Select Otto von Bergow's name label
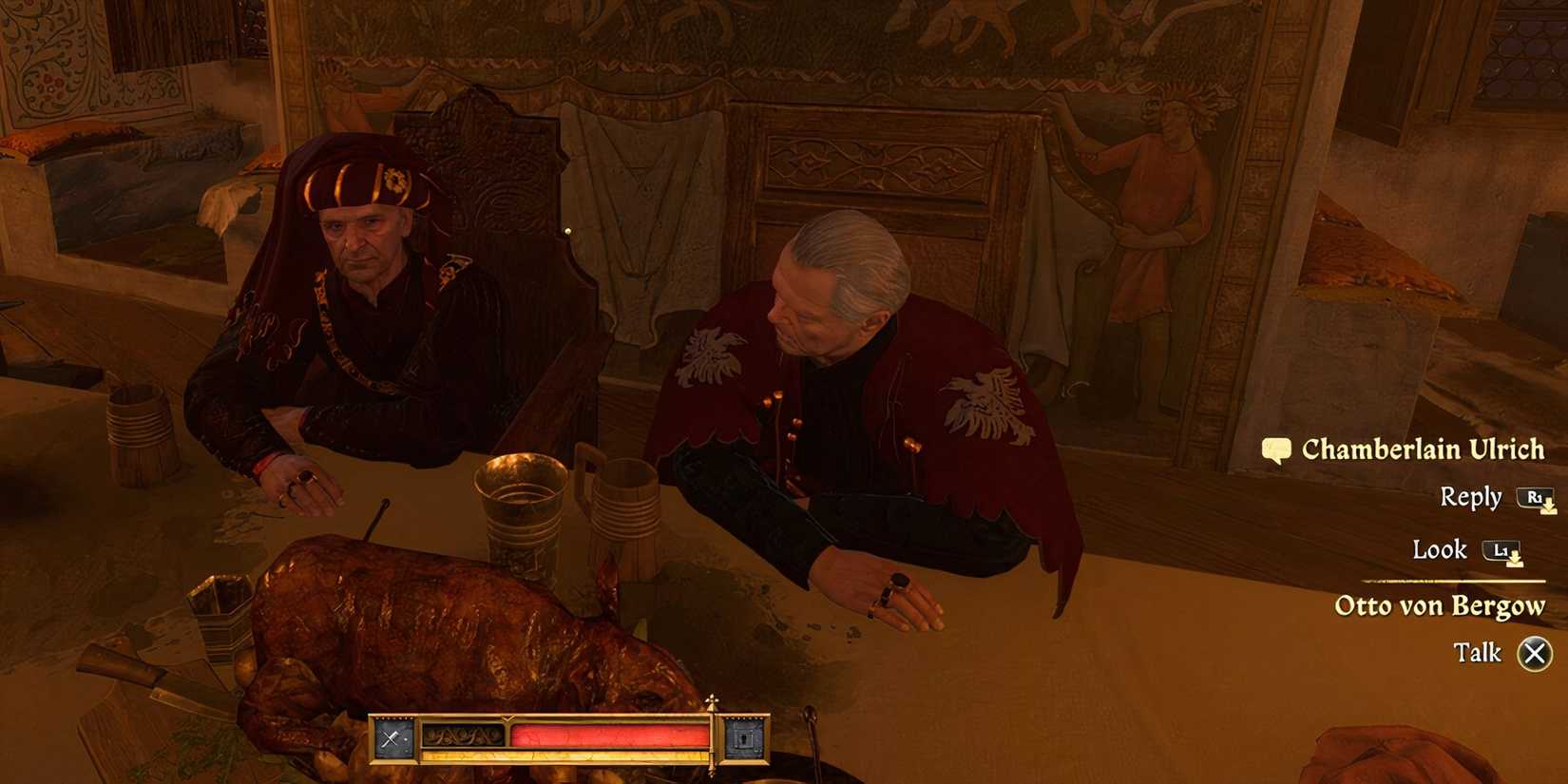The image size is (1568, 784). (x=1439, y=604)
